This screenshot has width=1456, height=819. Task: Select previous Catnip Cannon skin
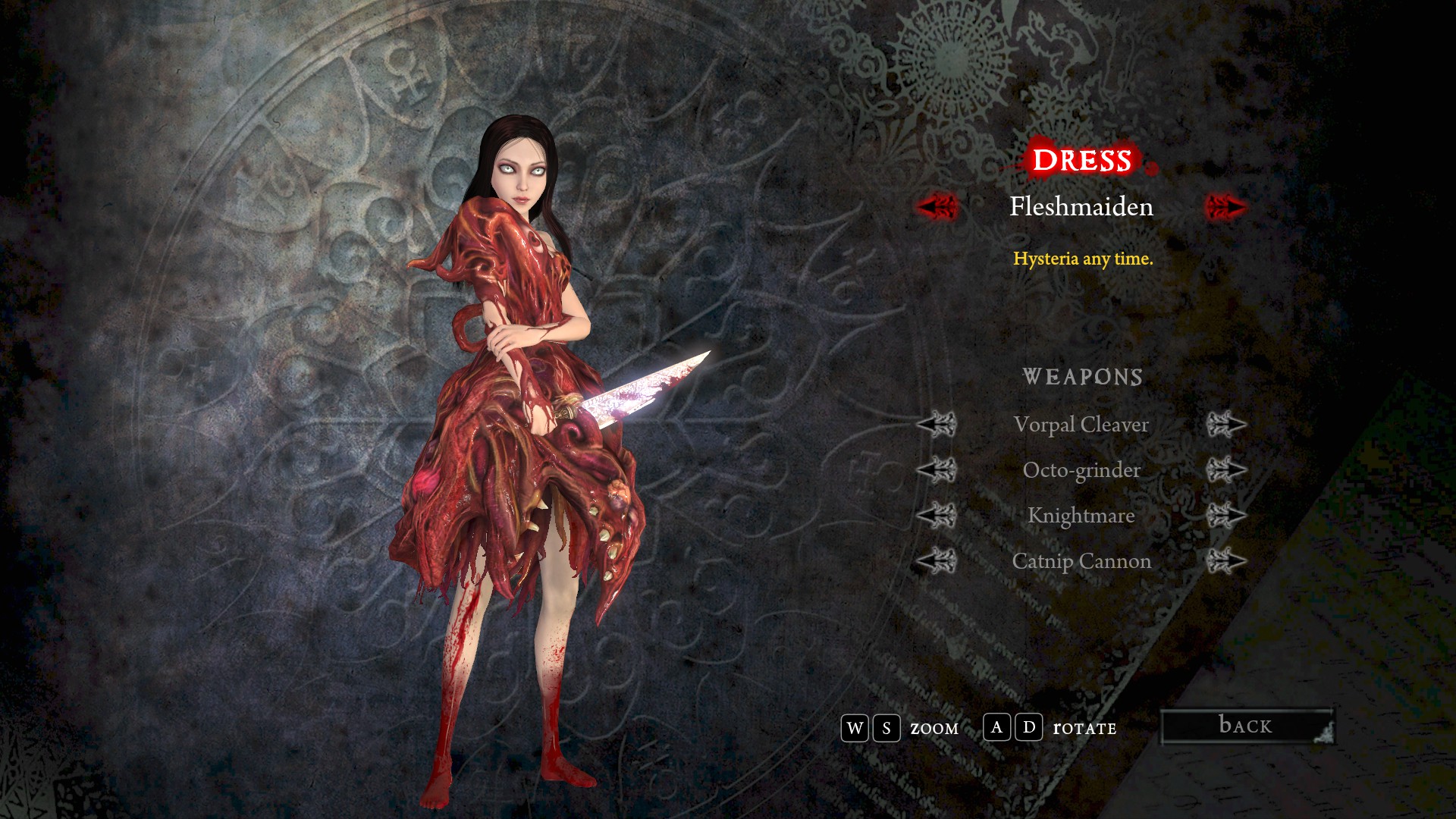point(937,561)
